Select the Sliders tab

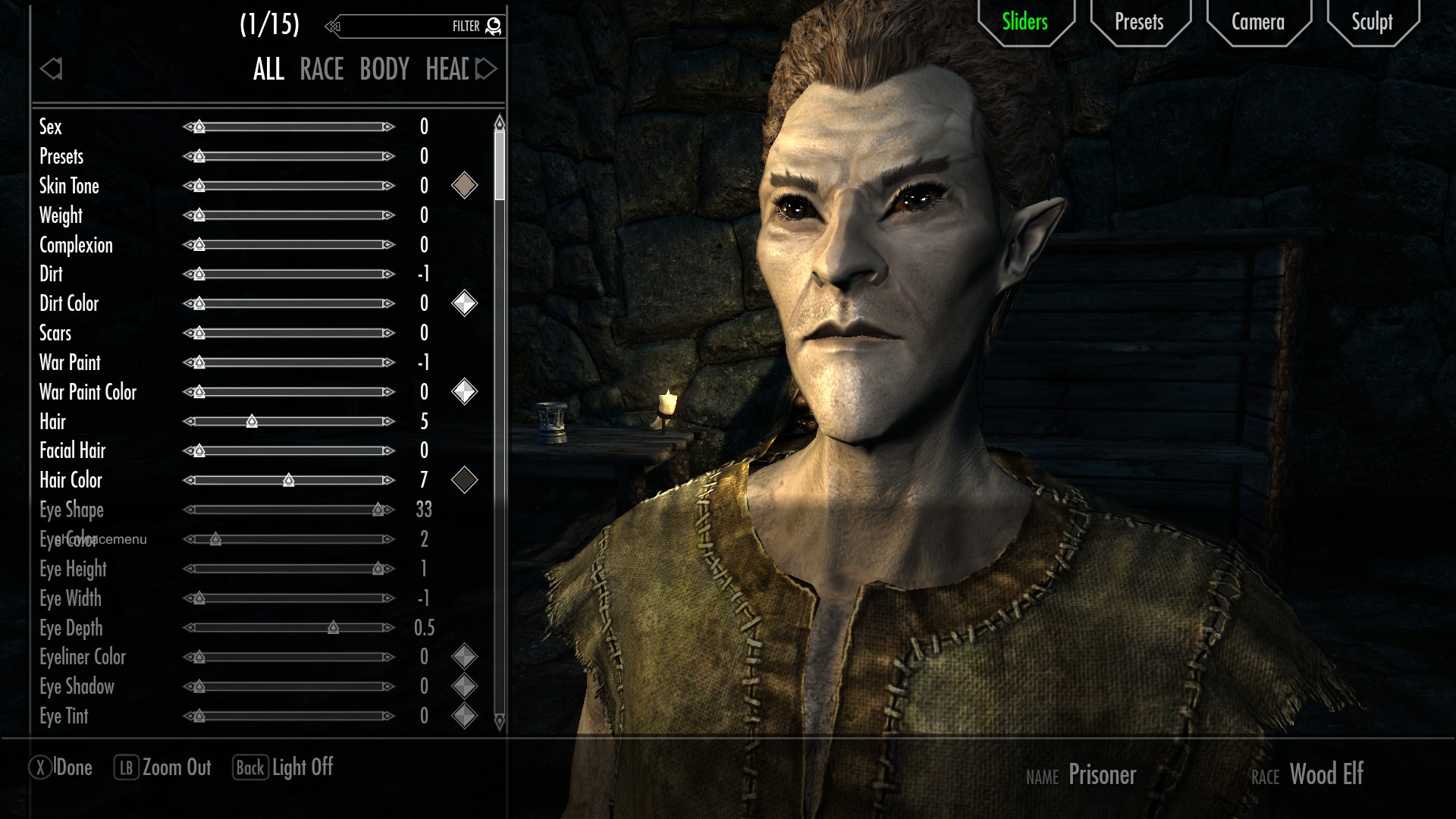pos(1025,22)
